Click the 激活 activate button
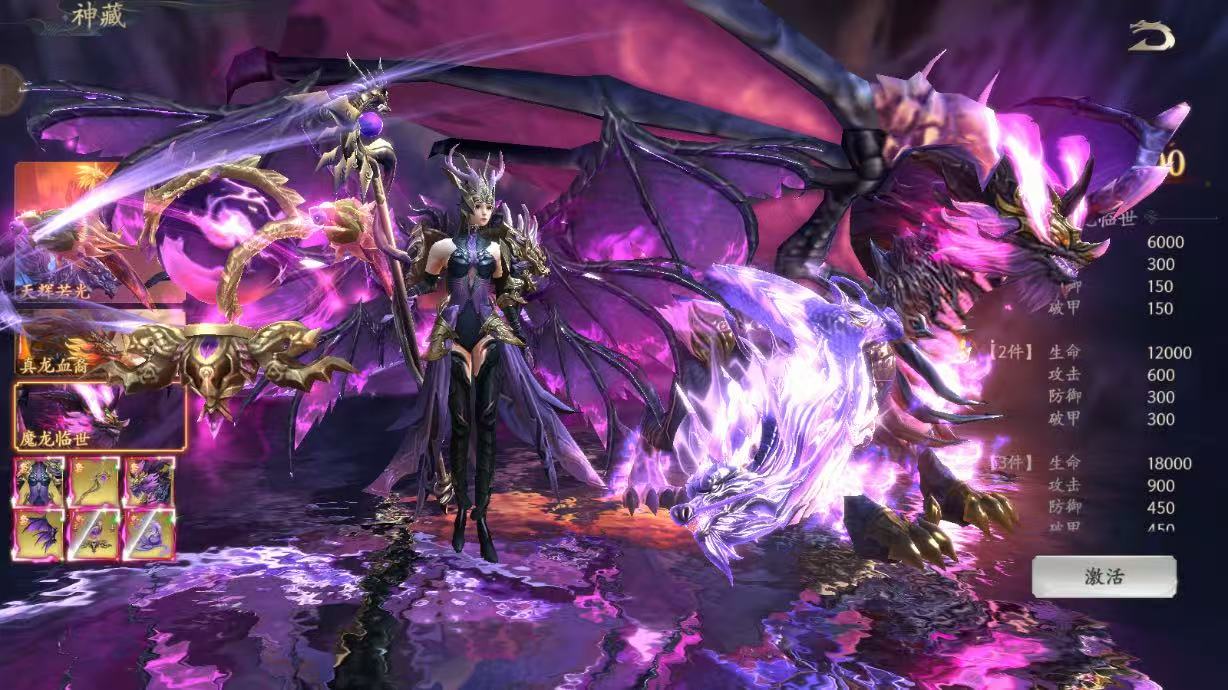 [1104, 577]
